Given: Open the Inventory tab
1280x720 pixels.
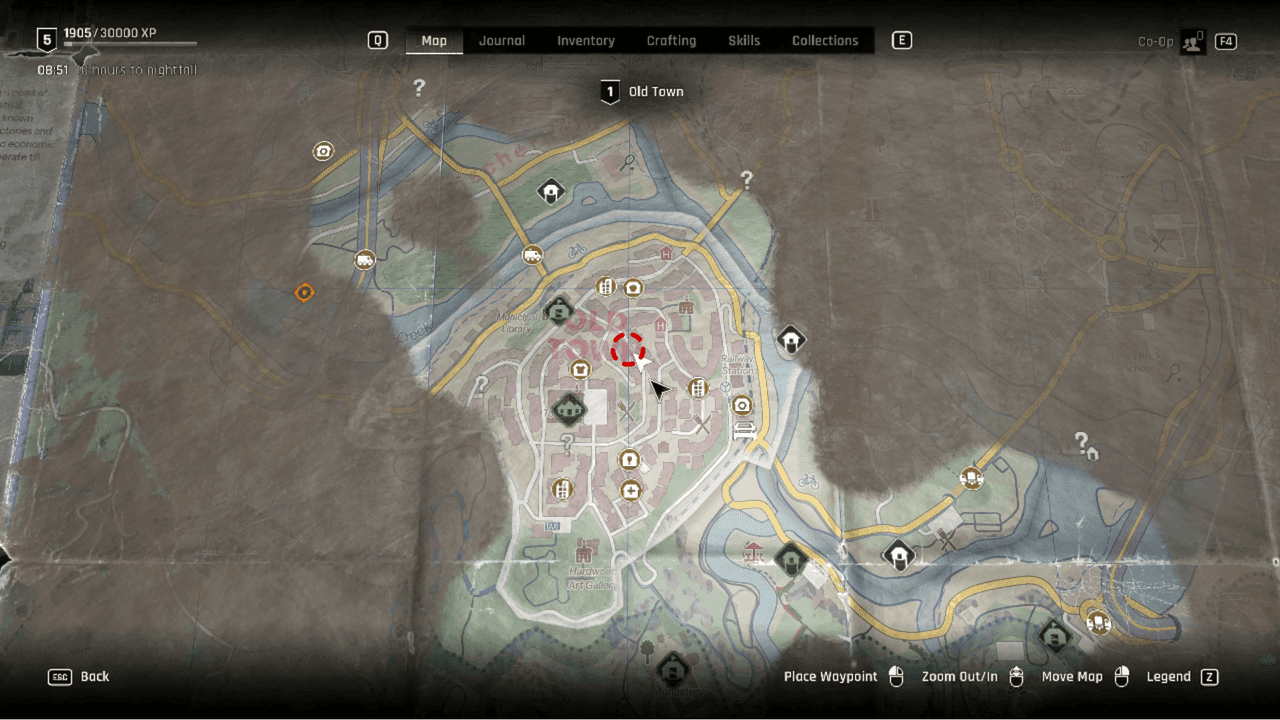Looking at the screenshot, I should 585,41.
